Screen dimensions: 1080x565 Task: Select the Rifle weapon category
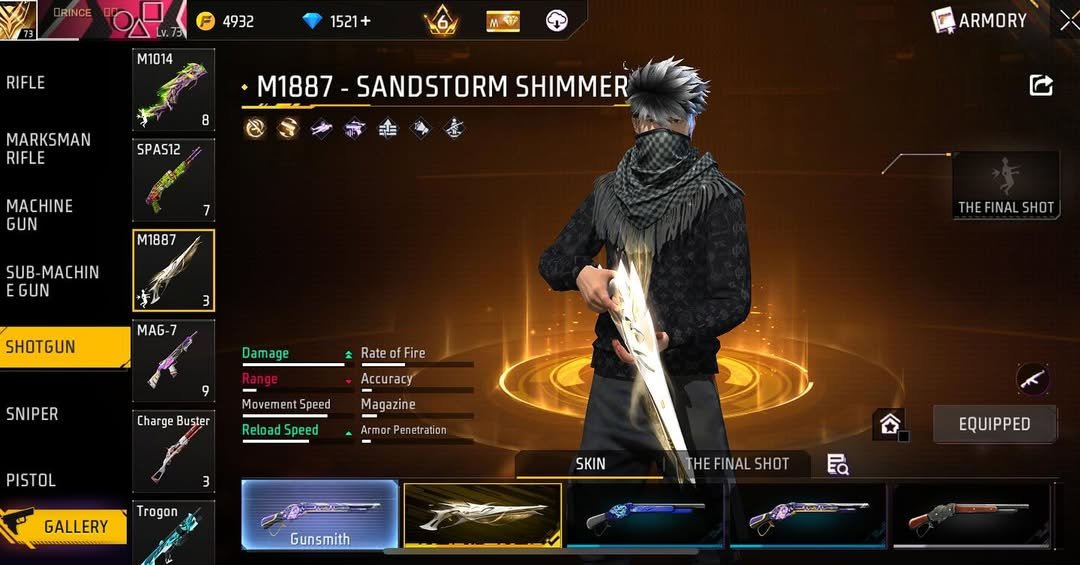pos(27,83)
